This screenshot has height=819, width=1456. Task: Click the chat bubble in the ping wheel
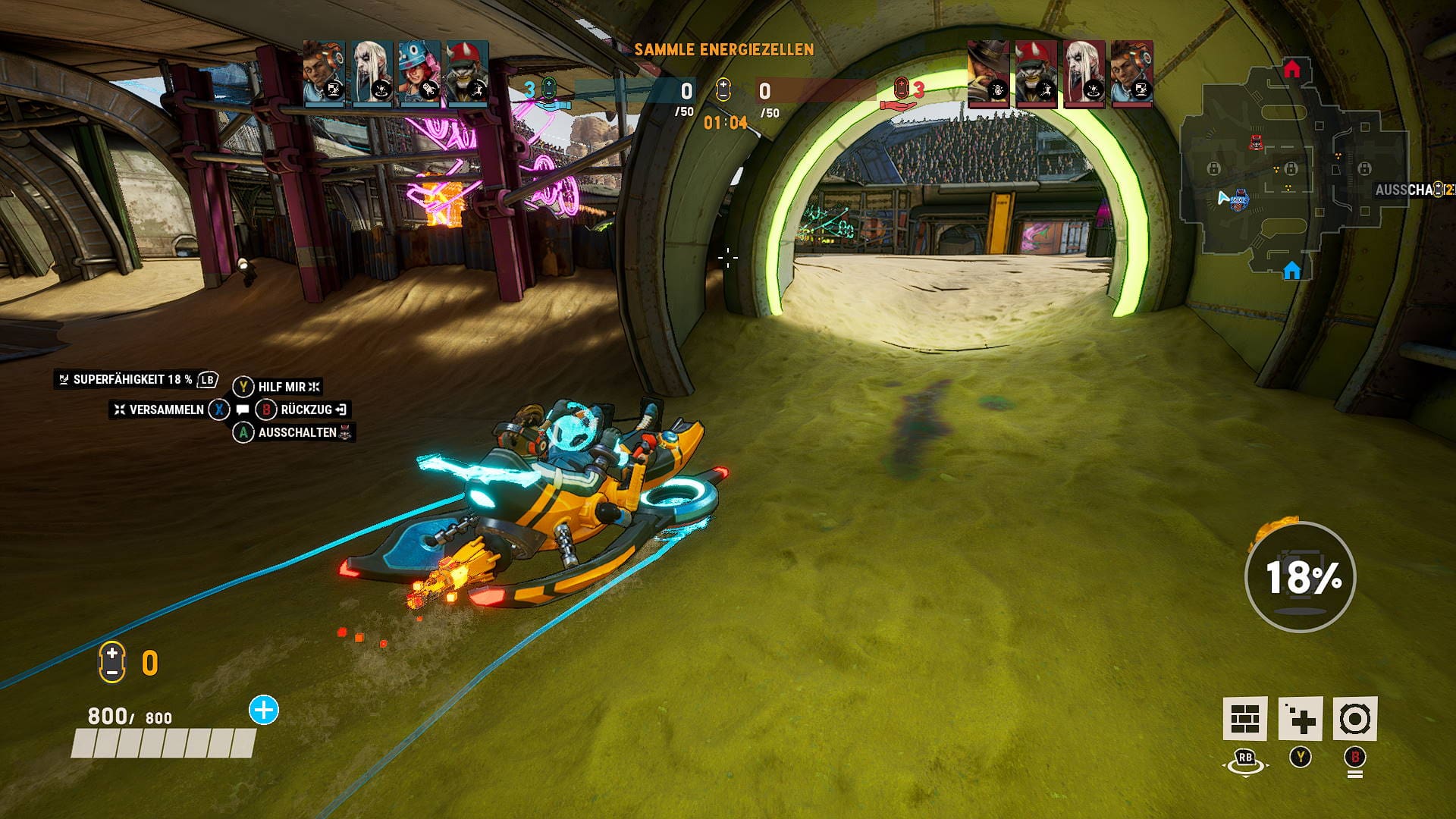coord(243,409)
